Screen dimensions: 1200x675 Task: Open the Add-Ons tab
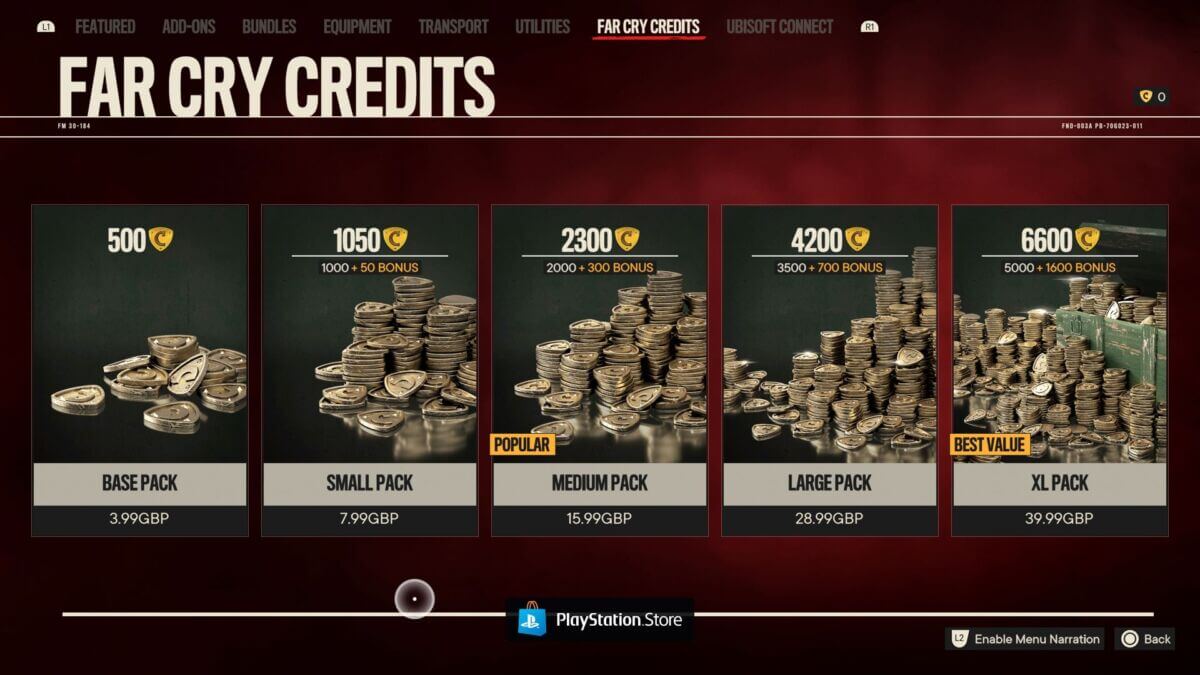coord(189,27)
